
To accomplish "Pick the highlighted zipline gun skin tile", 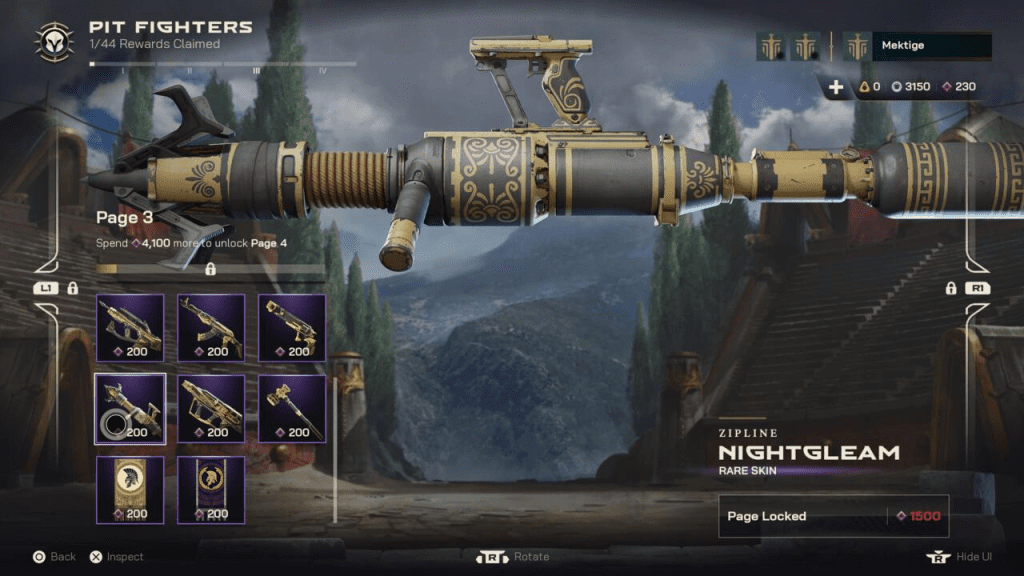I will [x=130, y=408].
